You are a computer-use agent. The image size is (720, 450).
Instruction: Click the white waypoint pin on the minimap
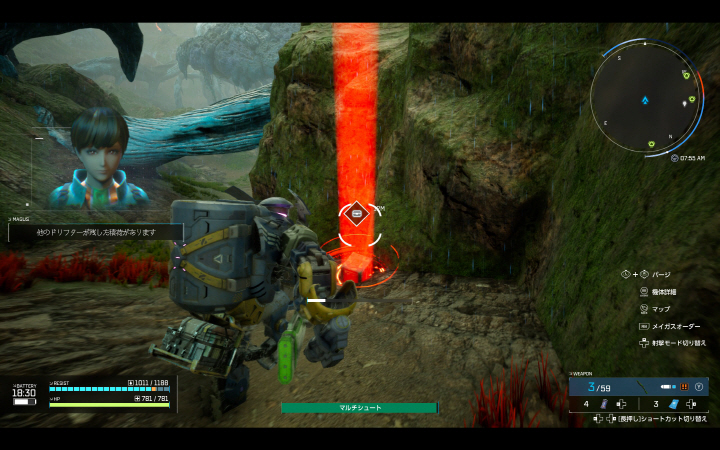coord(684,101)
